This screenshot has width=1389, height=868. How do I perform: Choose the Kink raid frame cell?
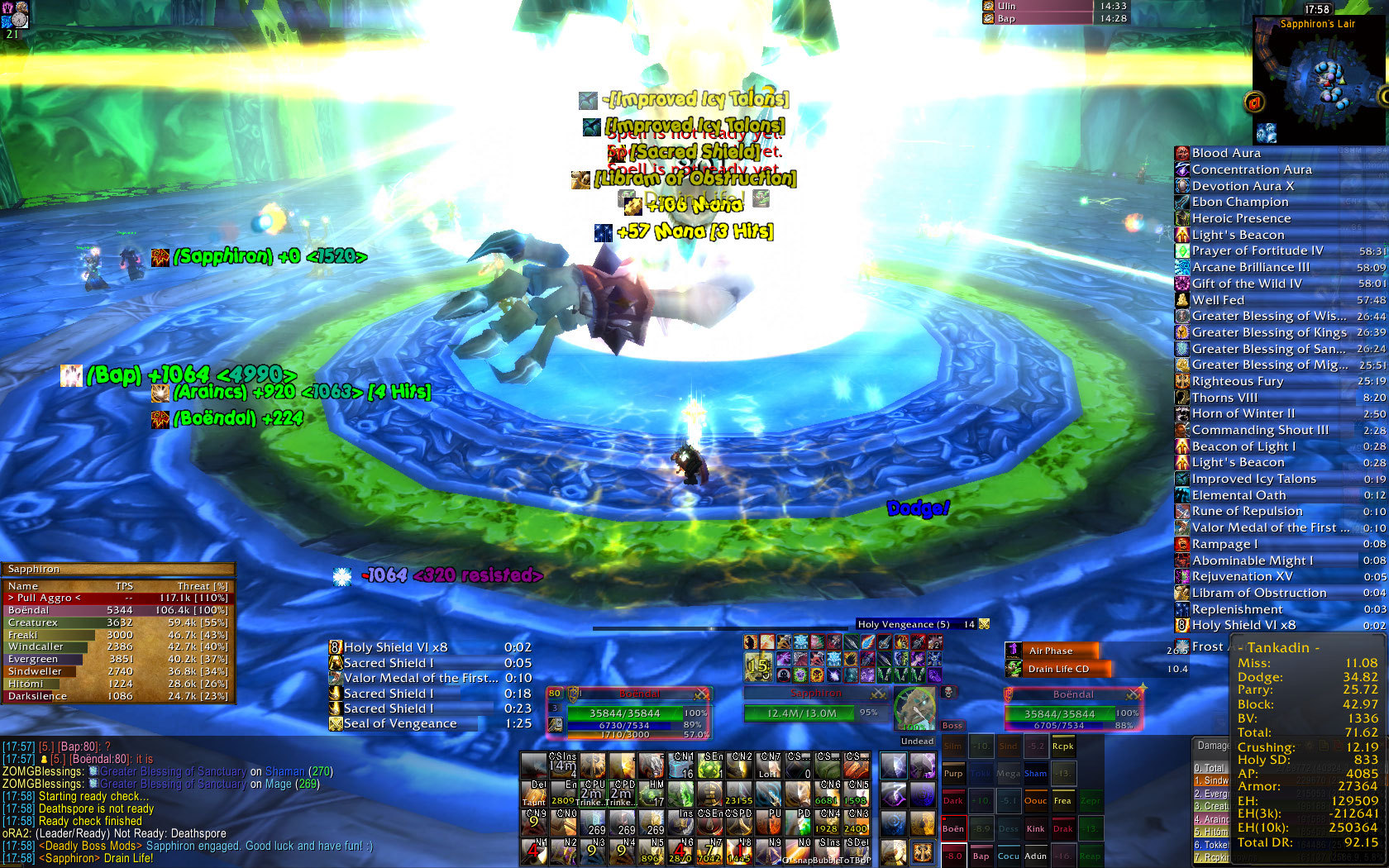[x=1036, y=828]
